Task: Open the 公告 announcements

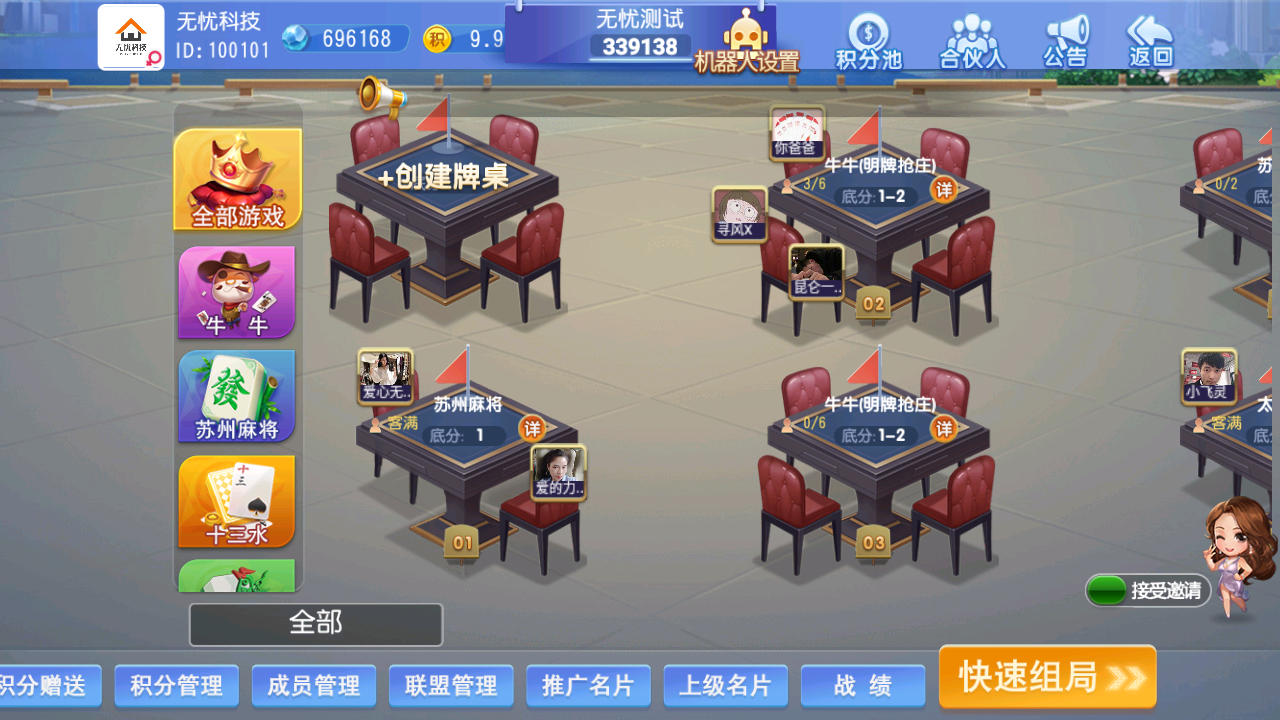Action: 1065,38
